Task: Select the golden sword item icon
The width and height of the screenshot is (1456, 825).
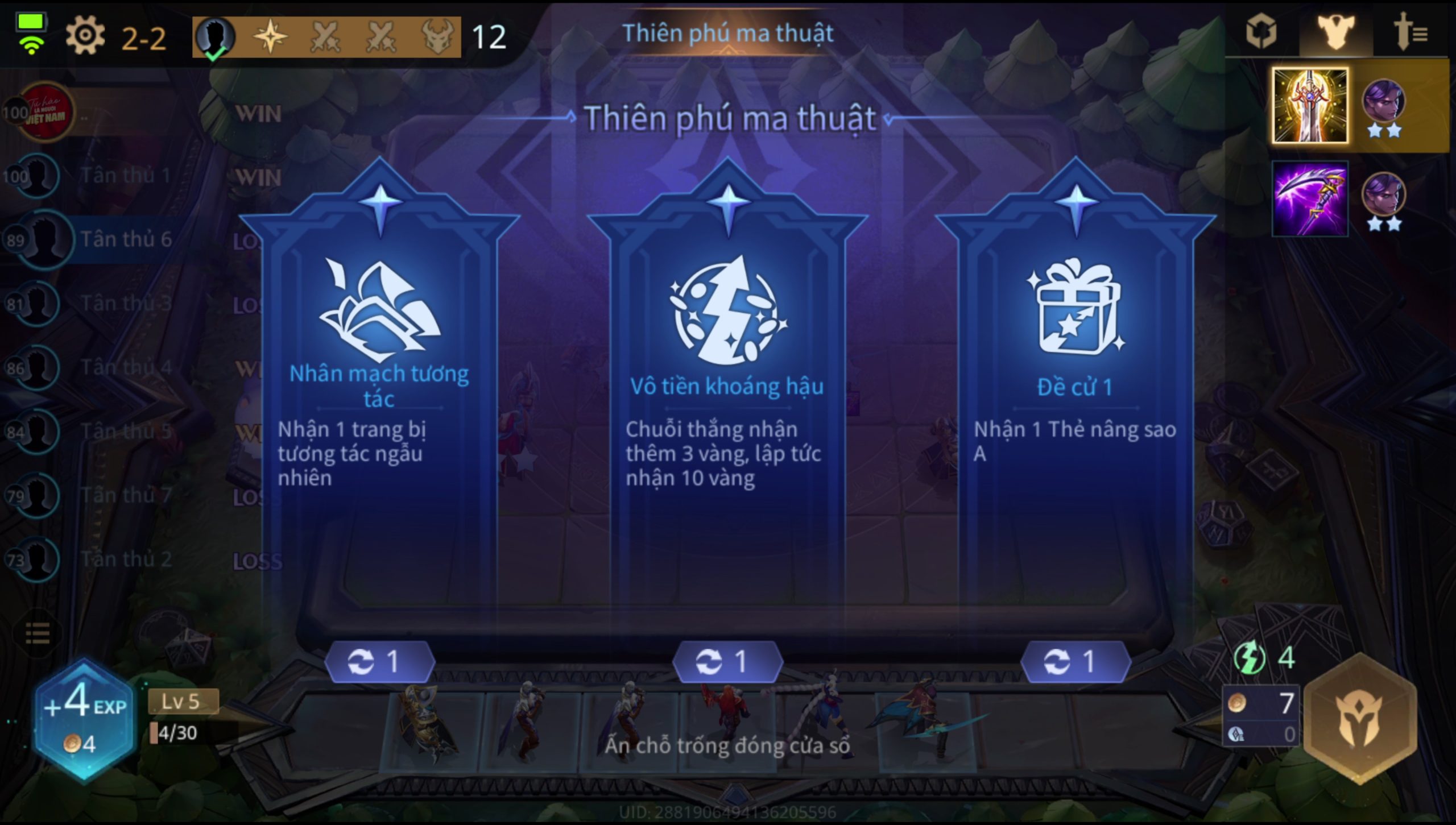Action: point(1309,106)
